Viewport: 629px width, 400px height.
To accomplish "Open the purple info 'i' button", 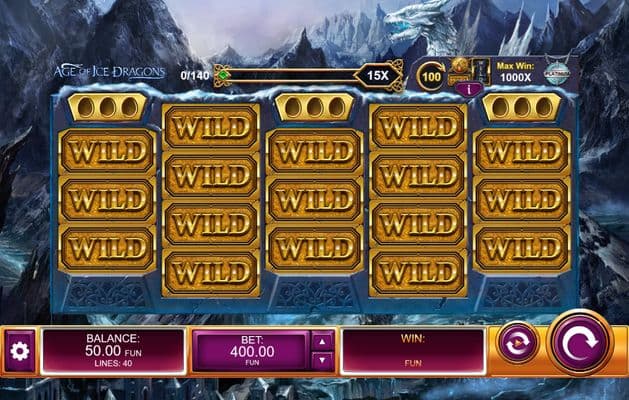I will tap(463, 88).
